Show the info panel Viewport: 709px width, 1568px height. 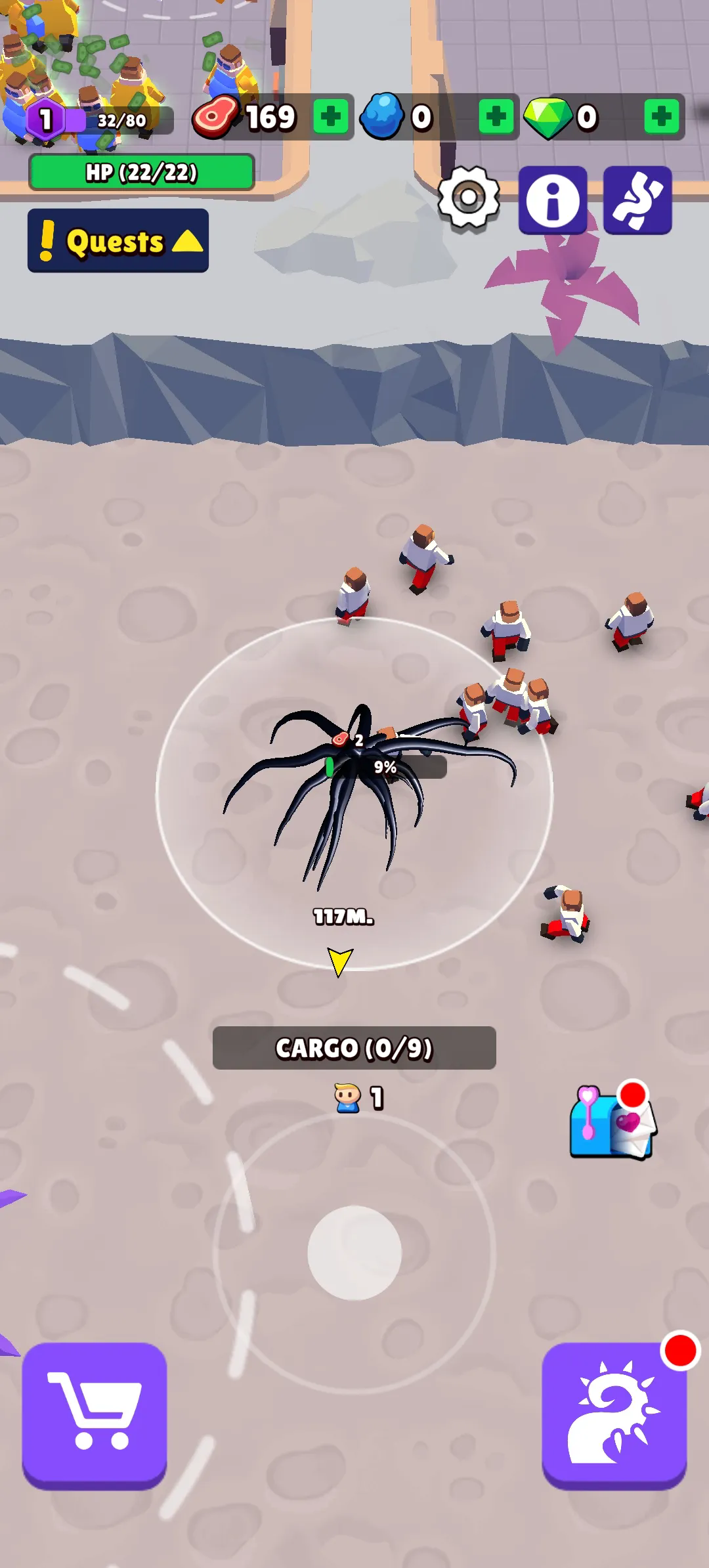553,200
